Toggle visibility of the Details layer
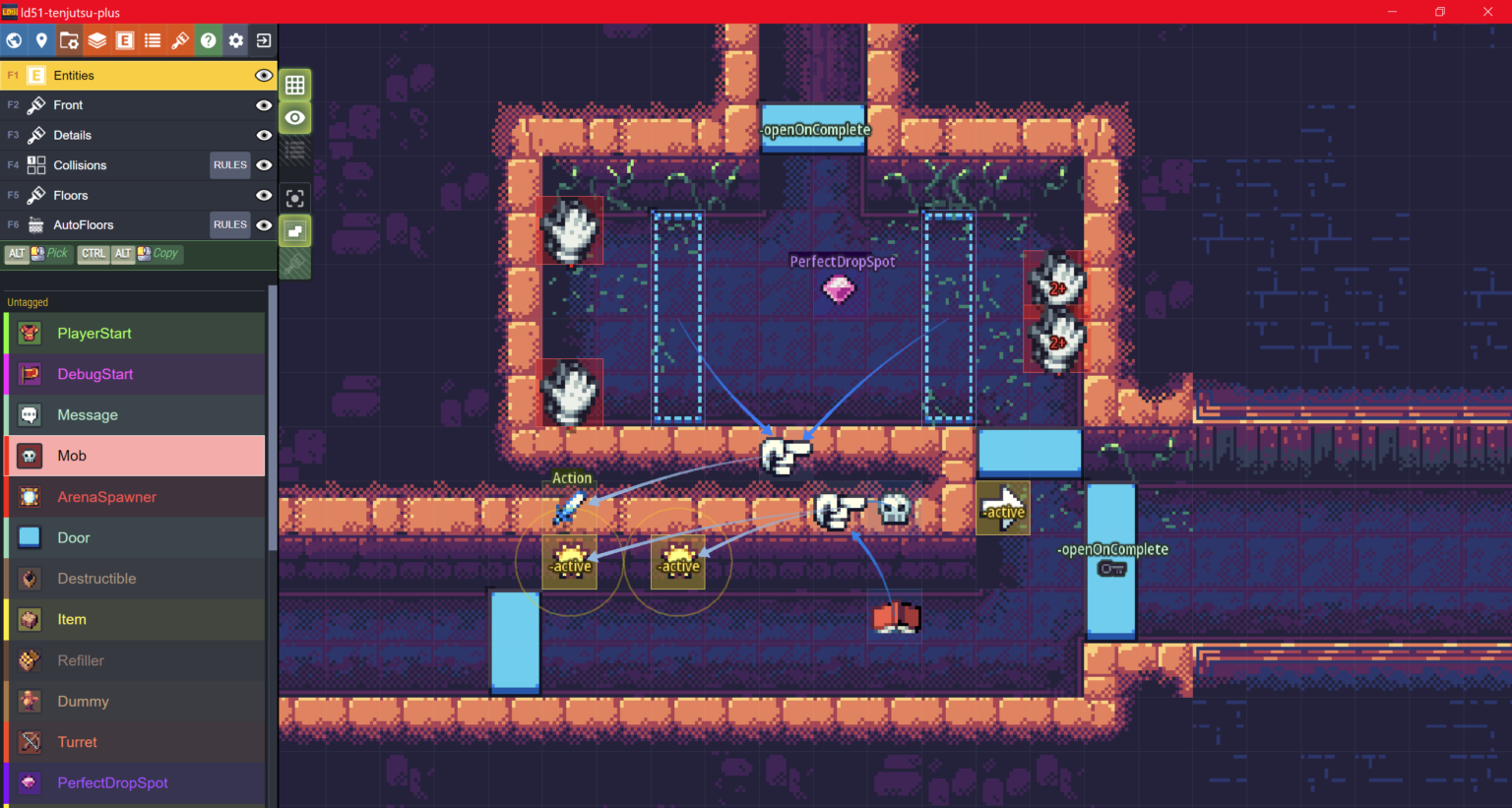This screenshot has width=1512, height=808. point(263,135)
